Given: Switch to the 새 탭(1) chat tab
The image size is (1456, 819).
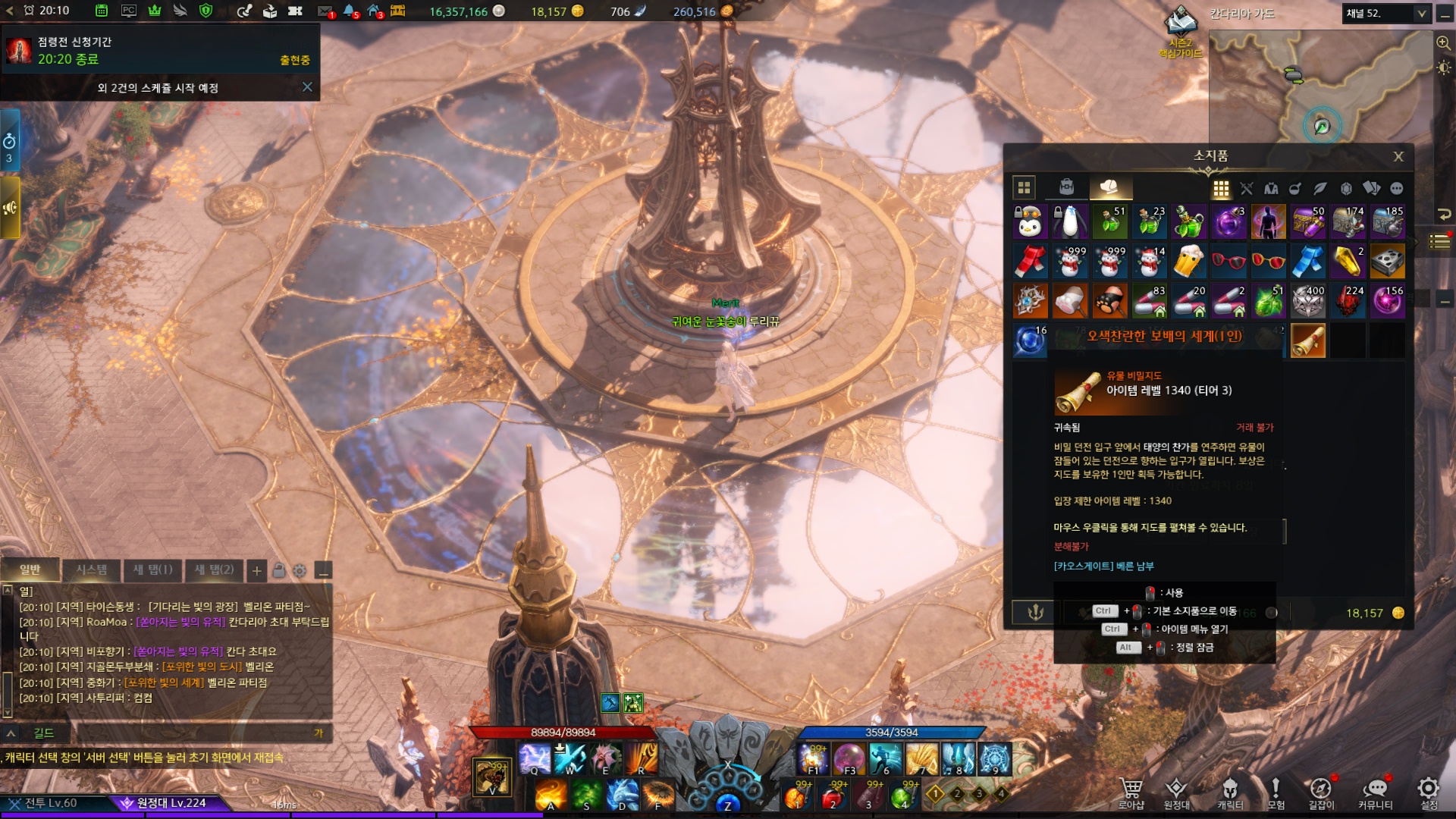Looking at the screenshot, I should 152,570.
